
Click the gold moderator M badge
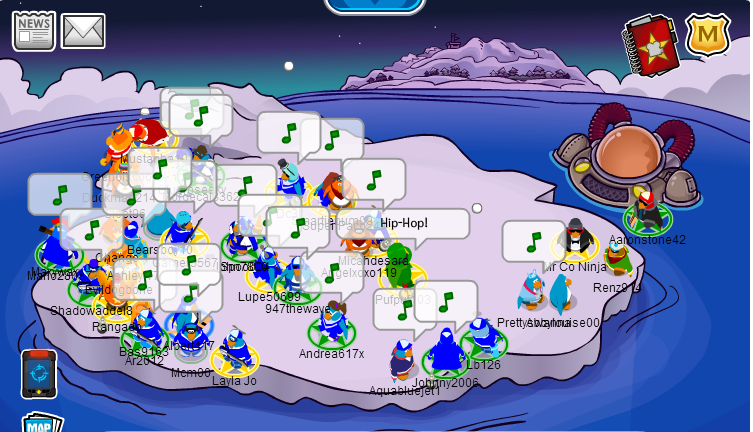click(707, 36)
